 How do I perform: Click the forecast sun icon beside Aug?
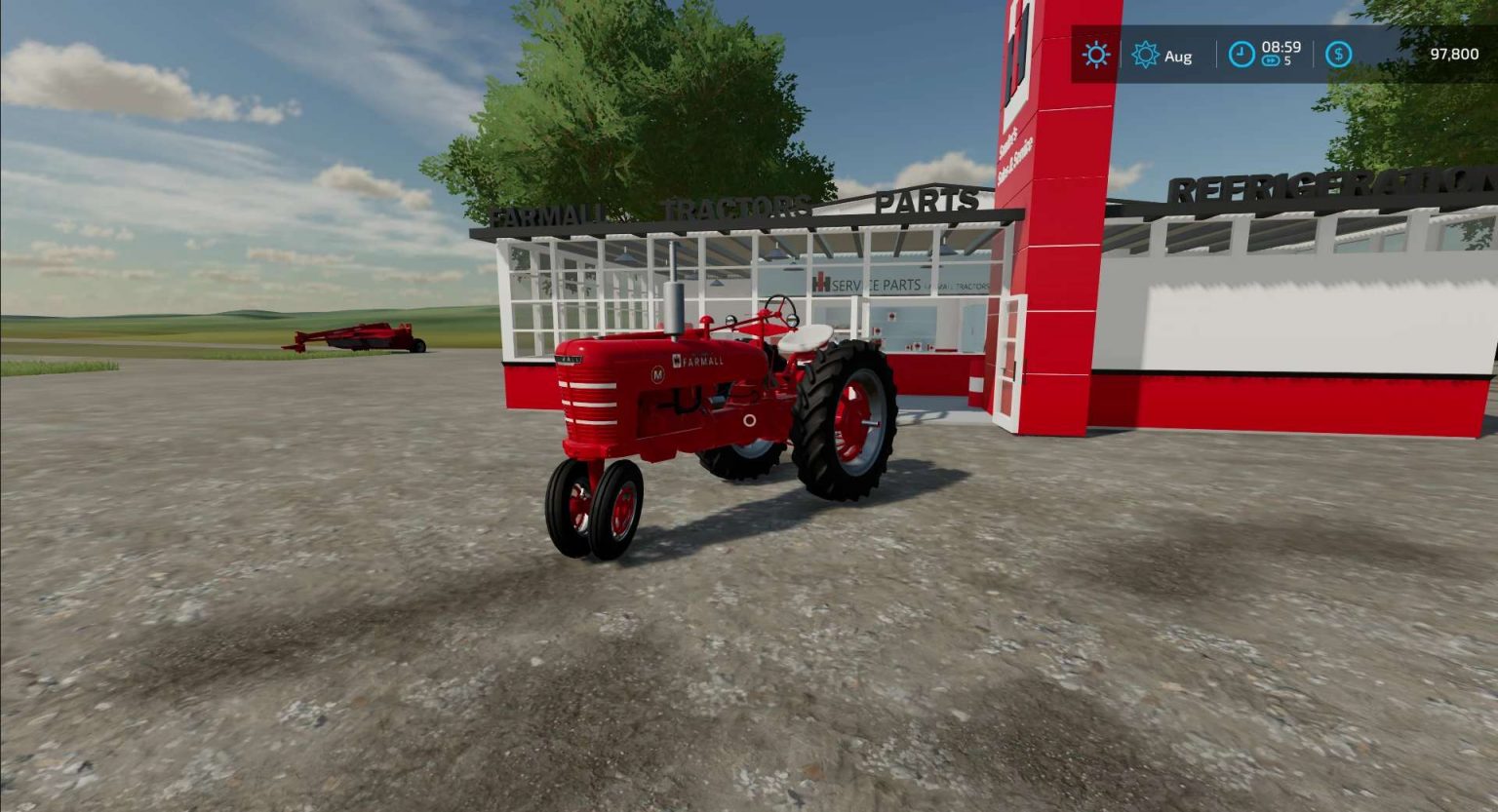[1144, 56]
